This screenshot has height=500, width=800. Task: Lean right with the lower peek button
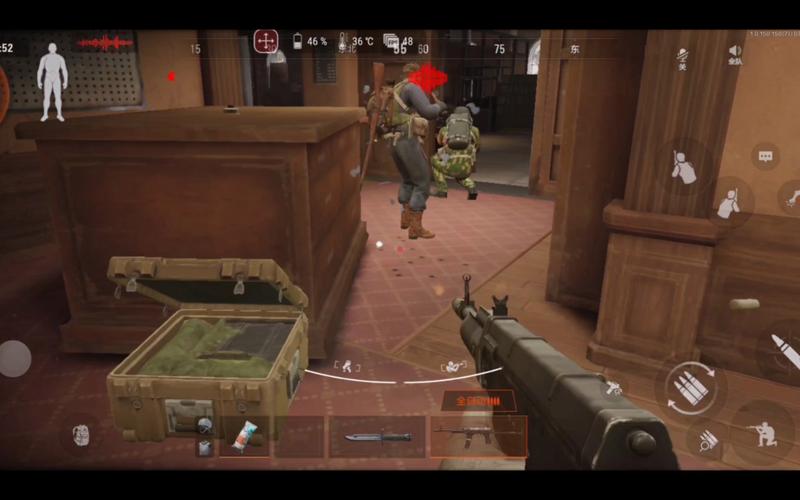point(729,203)
